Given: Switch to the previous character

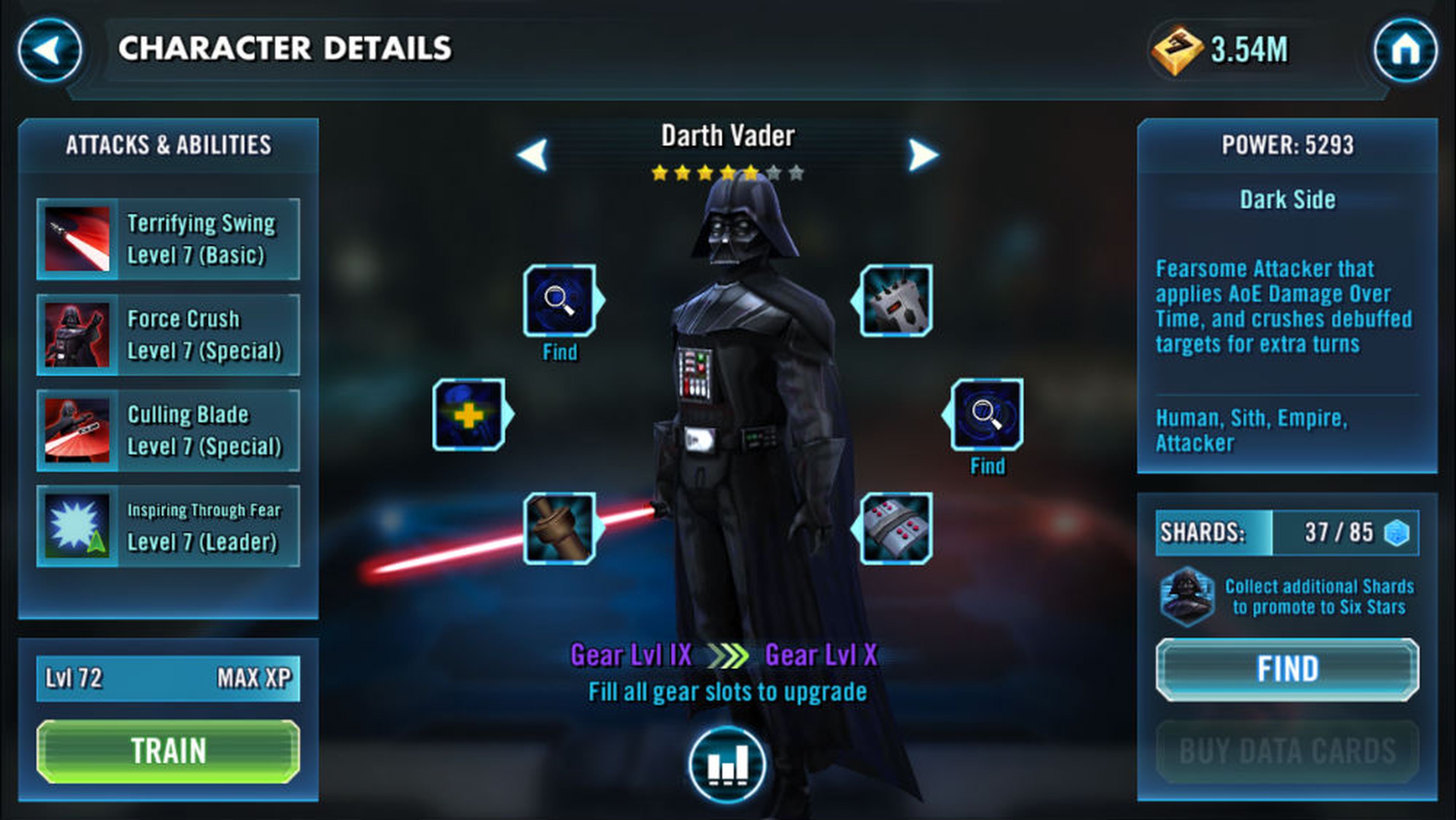Looking at the screenshot, I should coord(533,154).
